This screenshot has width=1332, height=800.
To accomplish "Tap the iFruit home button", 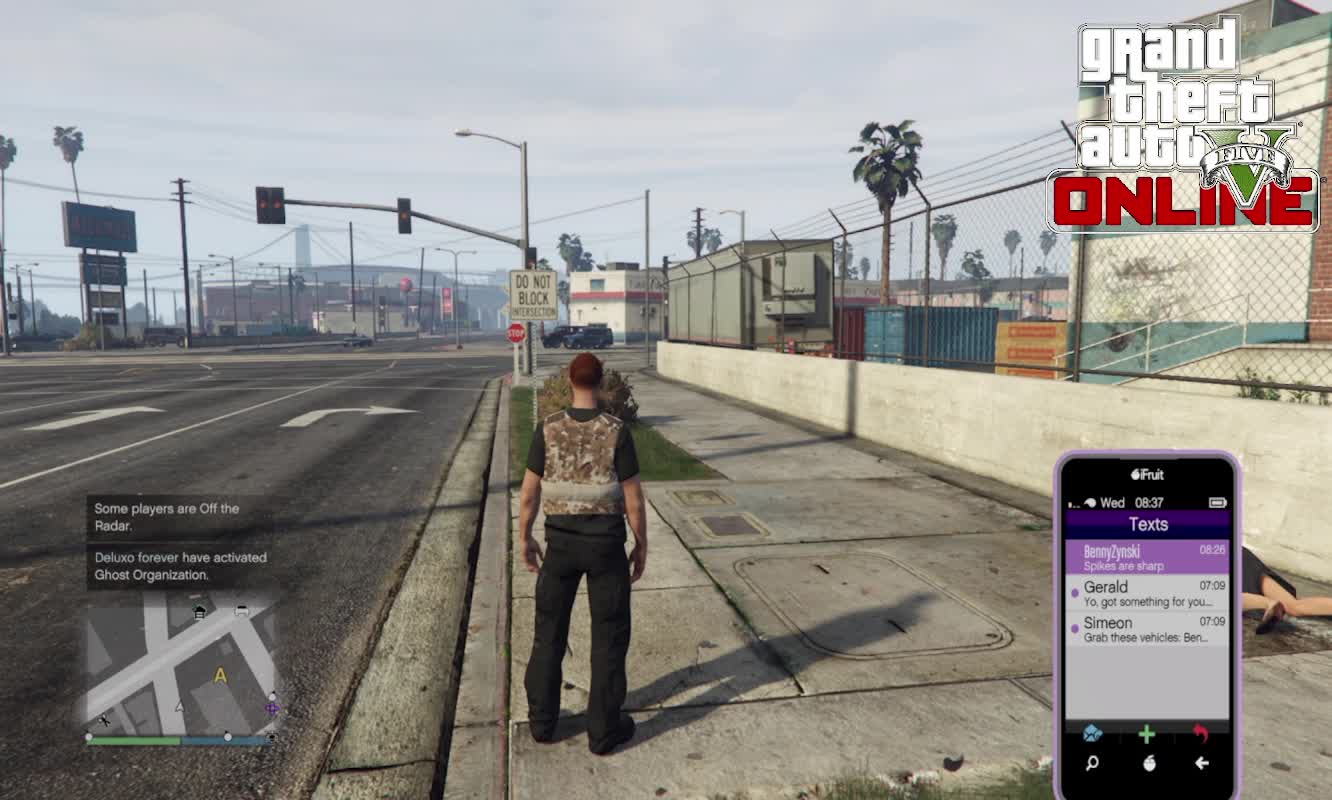I will pos(1148,764).
